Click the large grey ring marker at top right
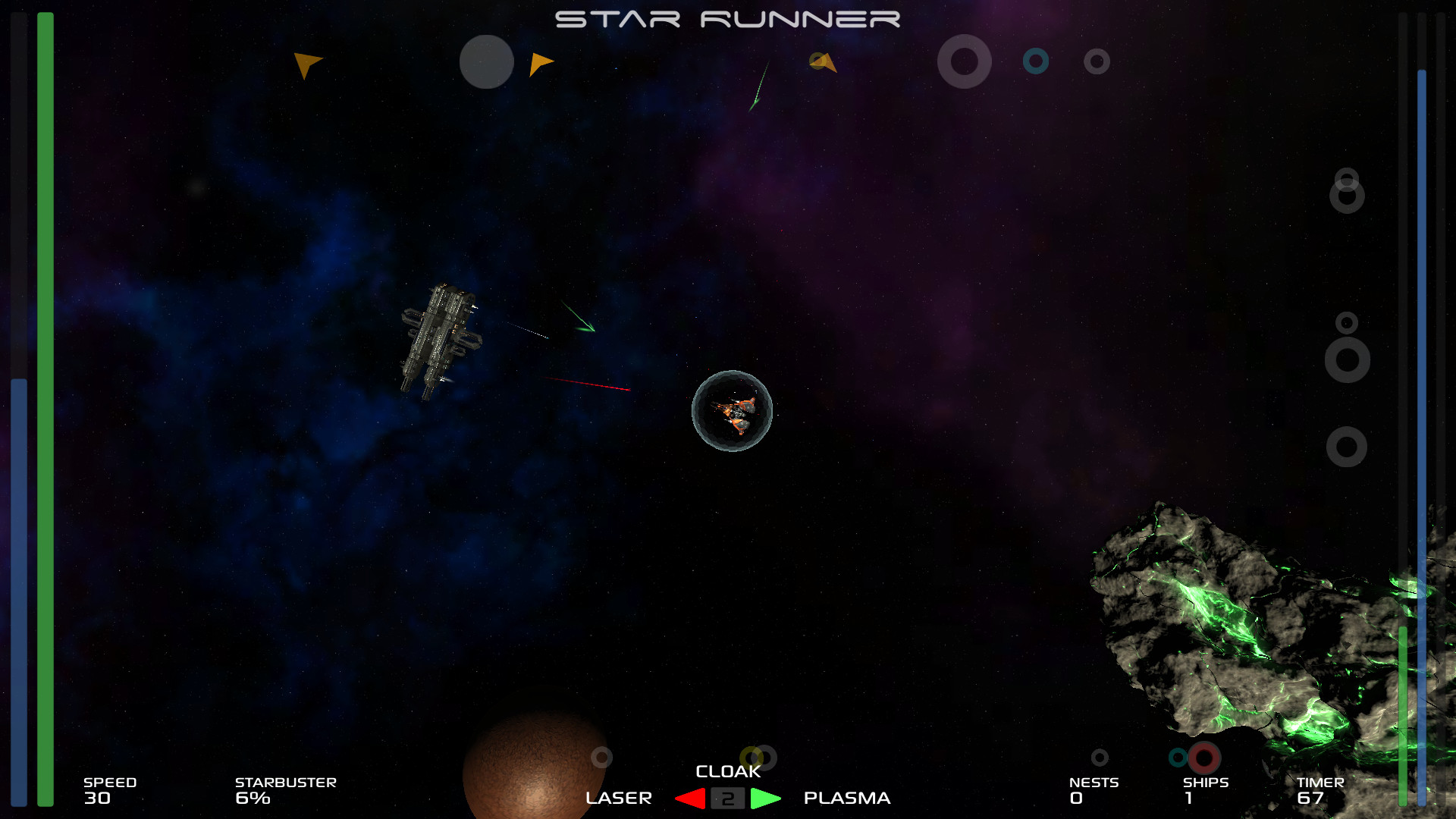The image size is (1456, 819). point(965,62)
